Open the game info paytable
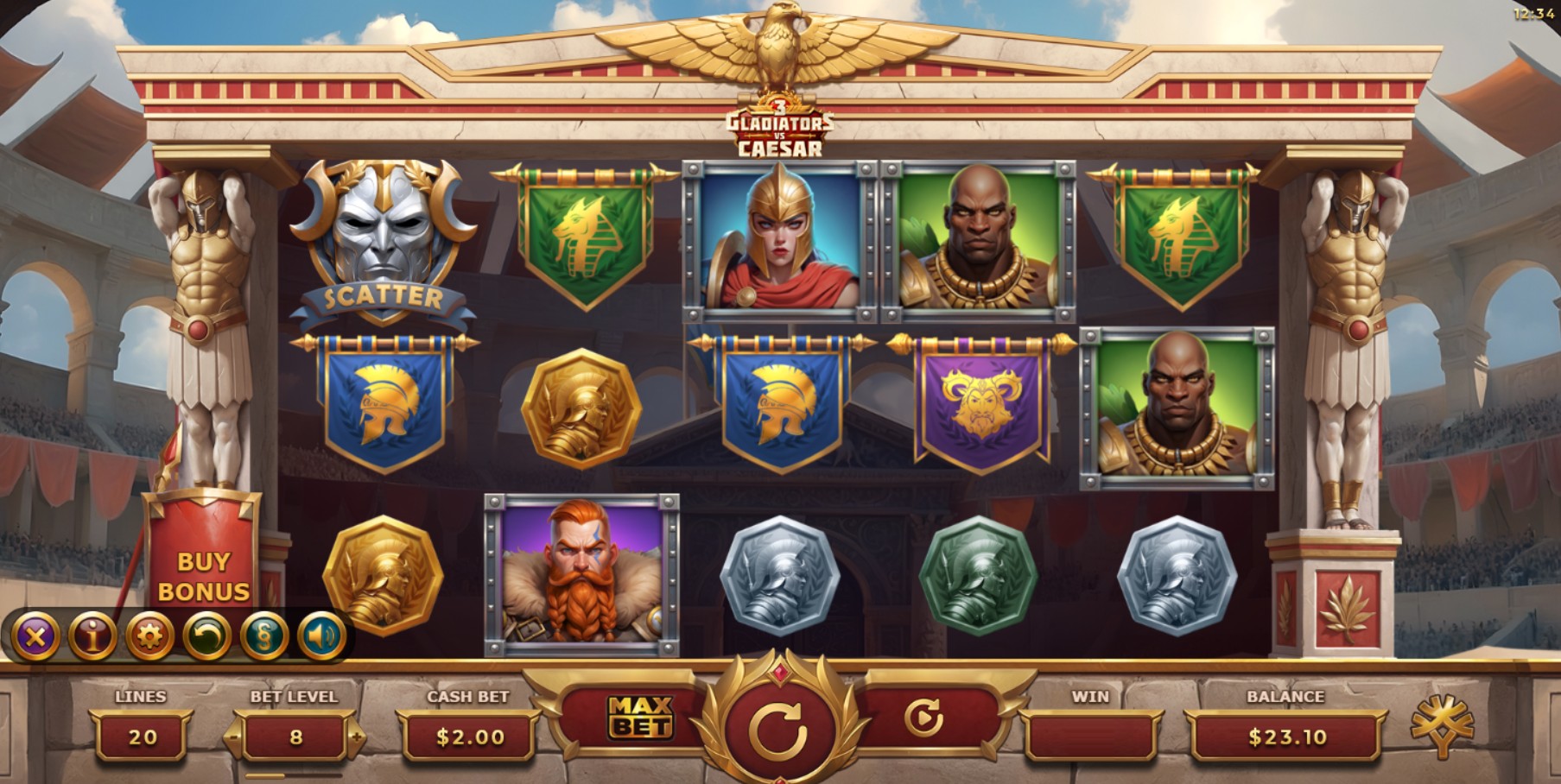Screen dimensions: 1561x784 [x=92, y=637]
